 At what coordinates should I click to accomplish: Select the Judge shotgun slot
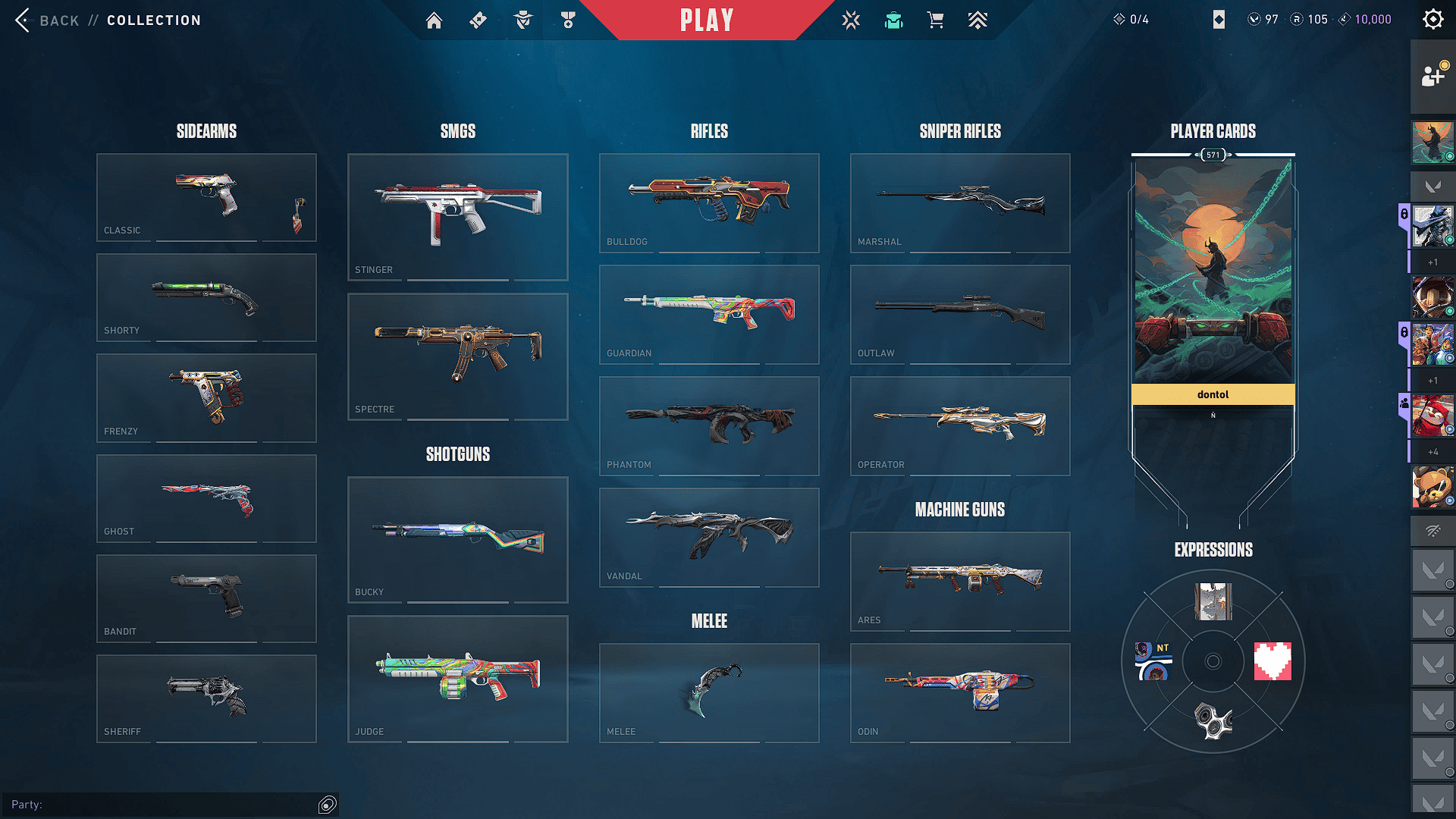pos(457,679)
